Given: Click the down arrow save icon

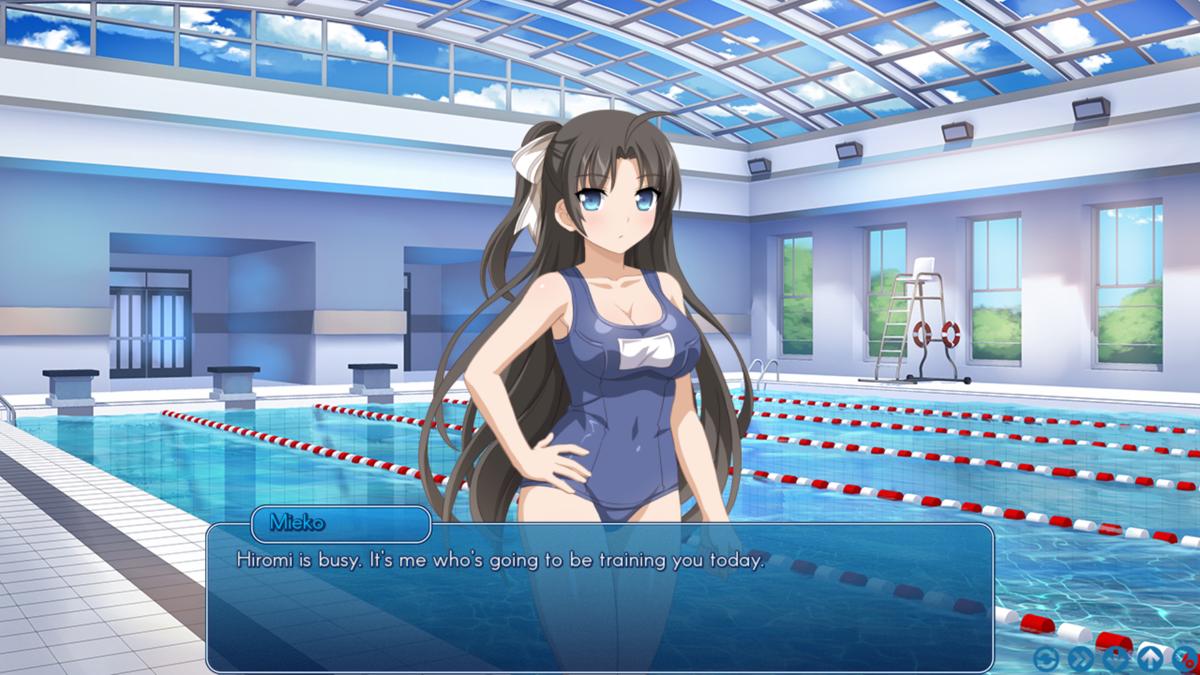Looking at the screenshot, I should pyautogui.click(x=1115, y=658).
